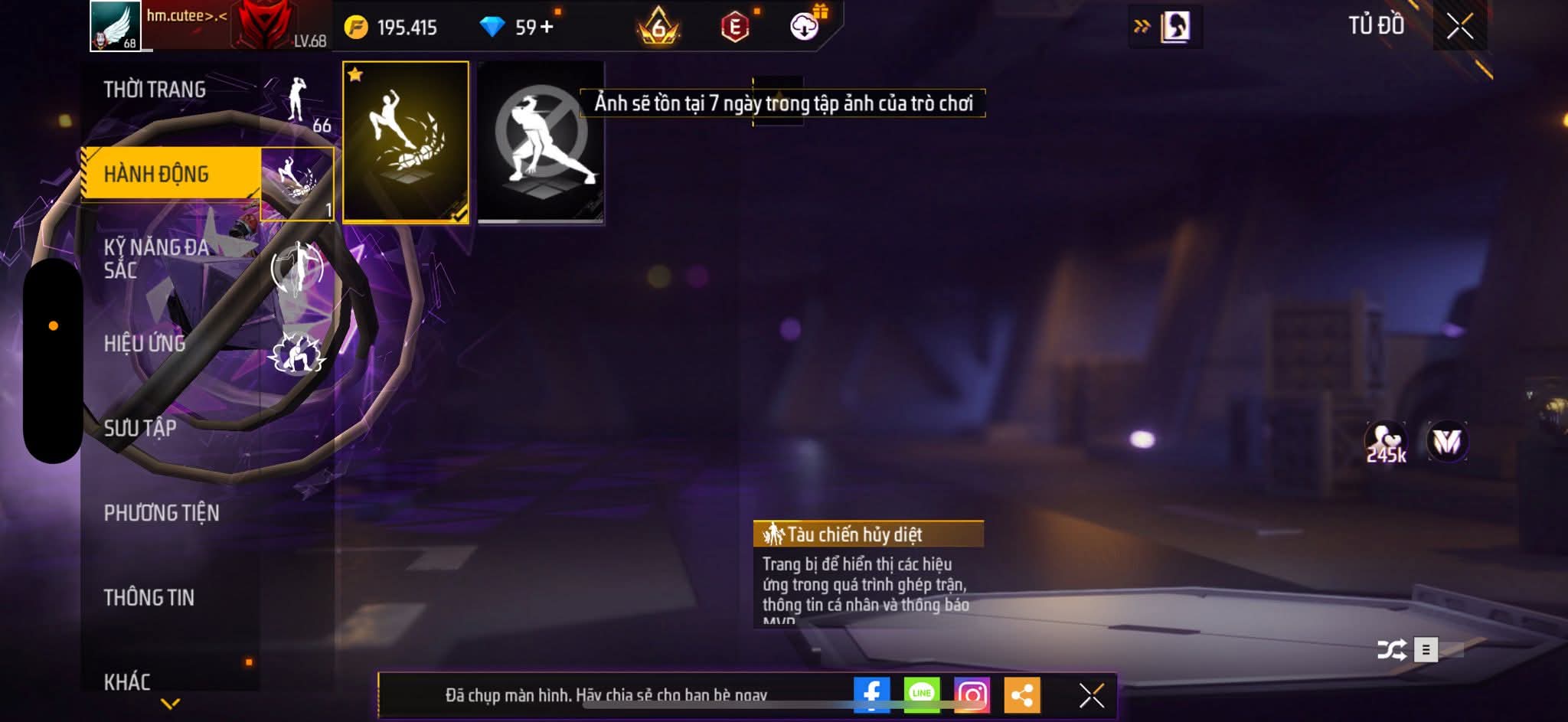This screenshot has width=1568, height=722.
Task: Dismiss the screenshot share bar
Action: tap(1091, 695)
